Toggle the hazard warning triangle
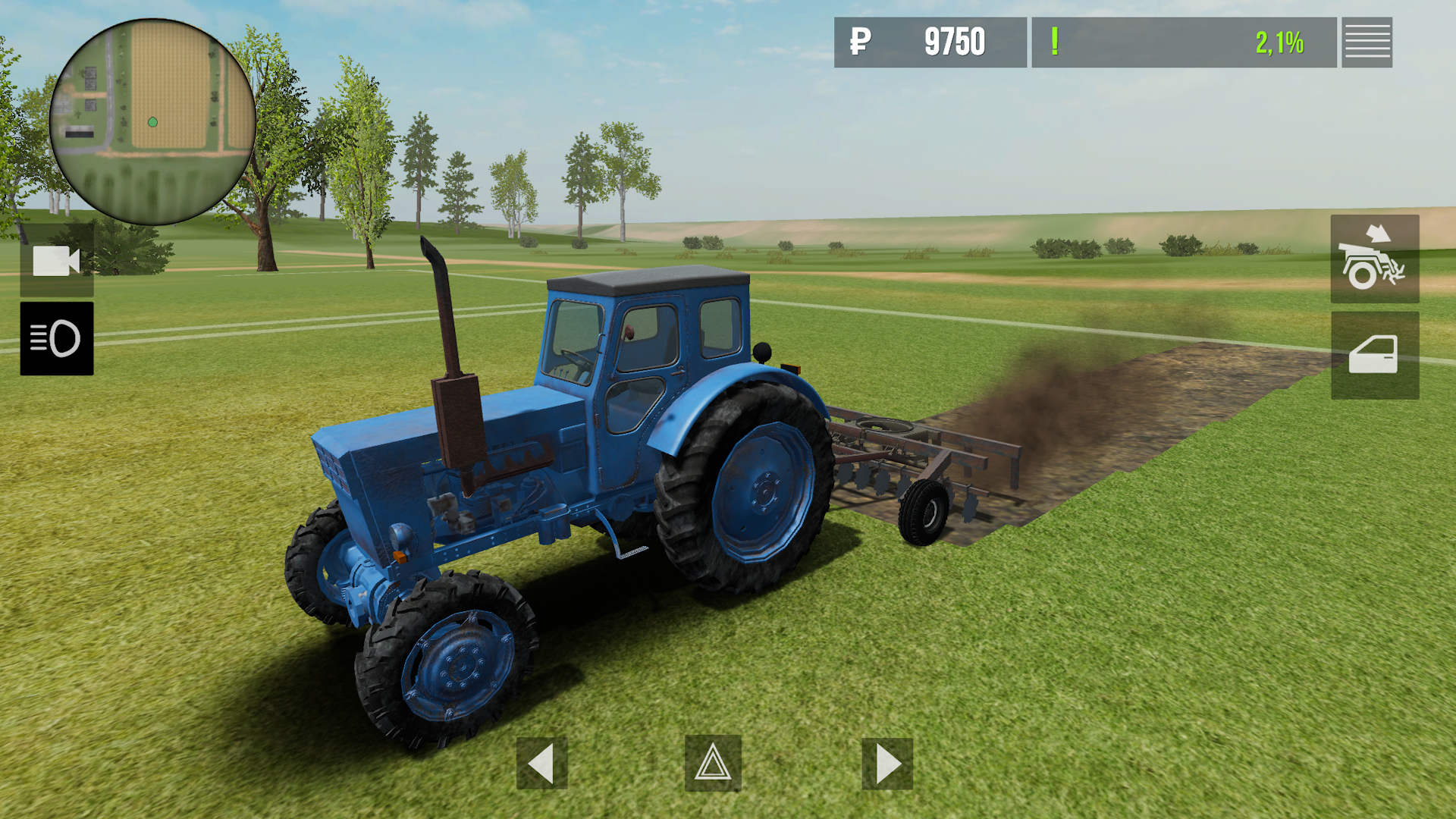The height and width of the screenshot is (819, 1456). pyautogui.click(x=711, y=764)
